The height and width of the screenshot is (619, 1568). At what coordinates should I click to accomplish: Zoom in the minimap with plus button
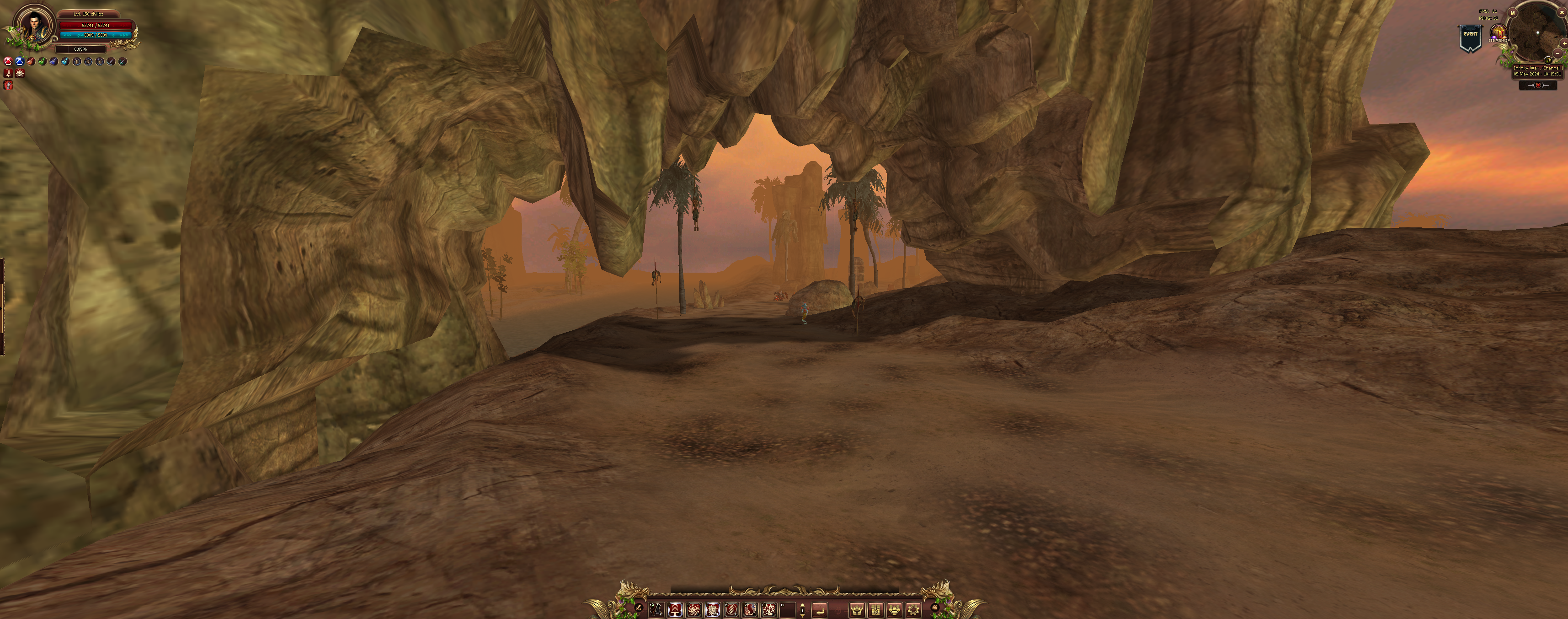pyautogui.click(x=1564, y=44)
